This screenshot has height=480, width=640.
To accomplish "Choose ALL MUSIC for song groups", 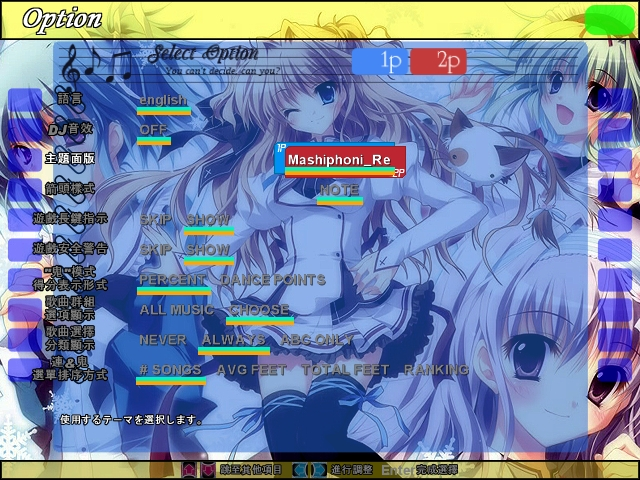I will [x=176, y=310].
